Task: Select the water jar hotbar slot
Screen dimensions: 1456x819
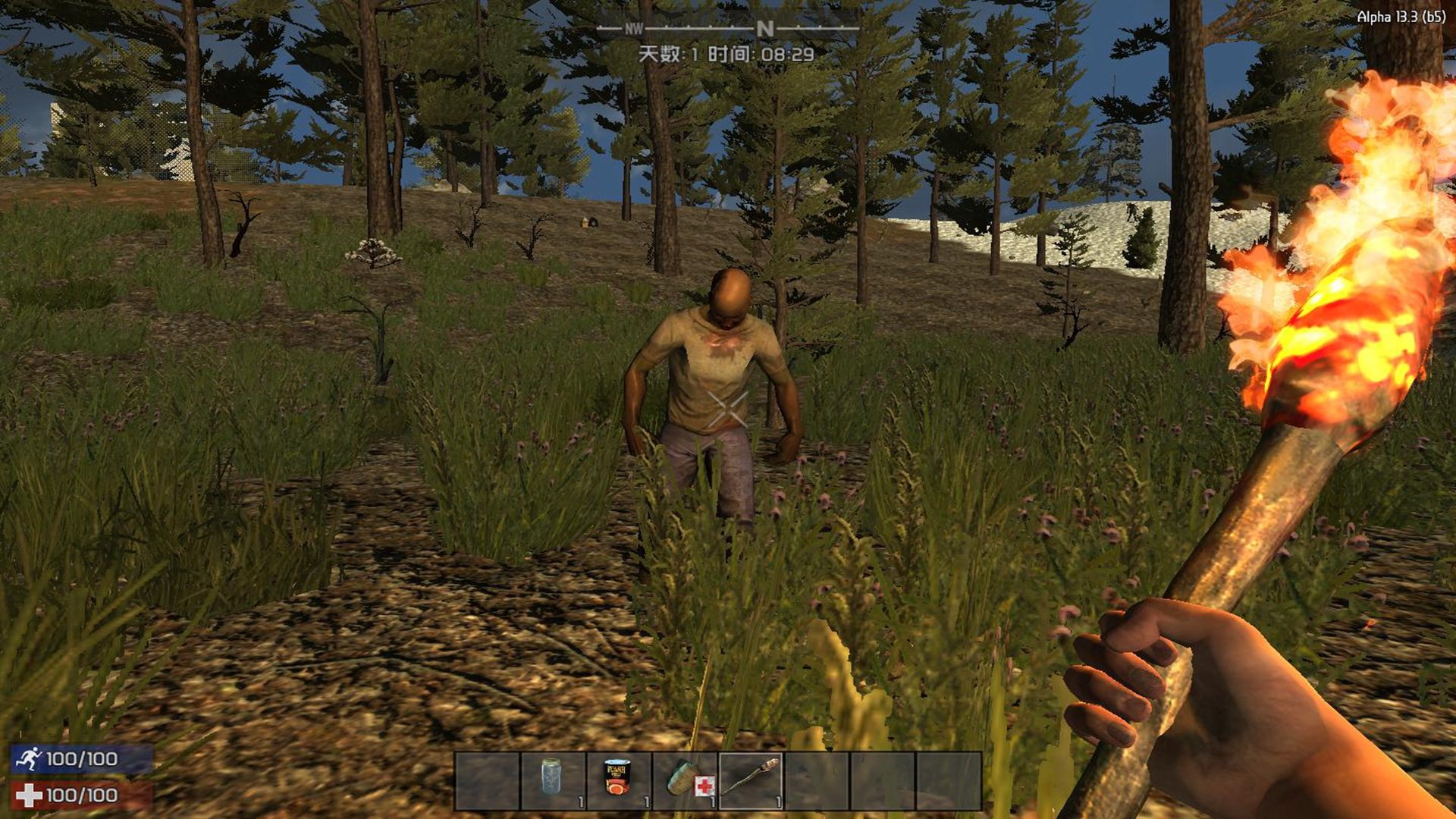Action: 553,780
